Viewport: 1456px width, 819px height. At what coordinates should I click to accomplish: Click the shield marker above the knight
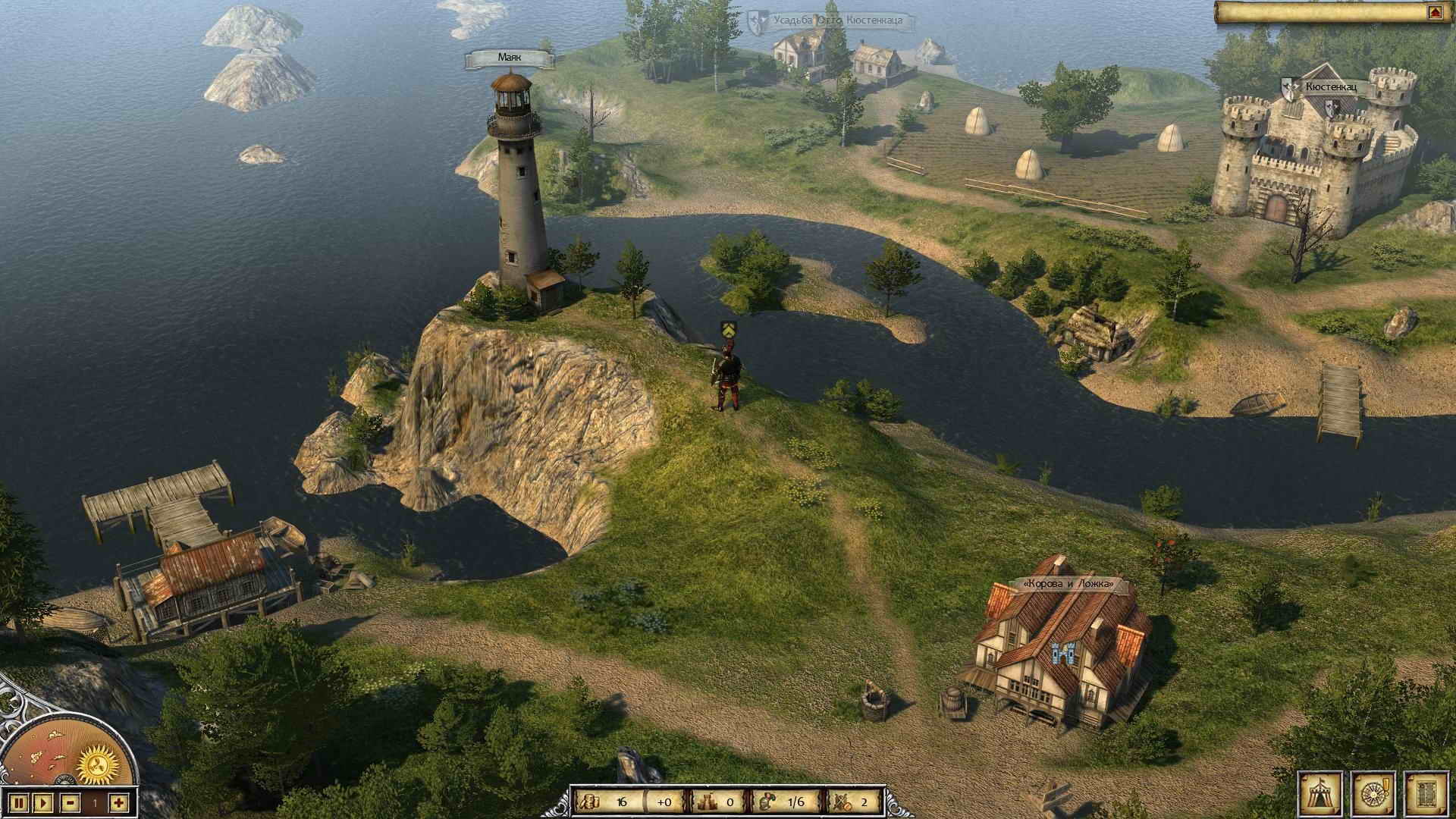[x=727, y=329]
